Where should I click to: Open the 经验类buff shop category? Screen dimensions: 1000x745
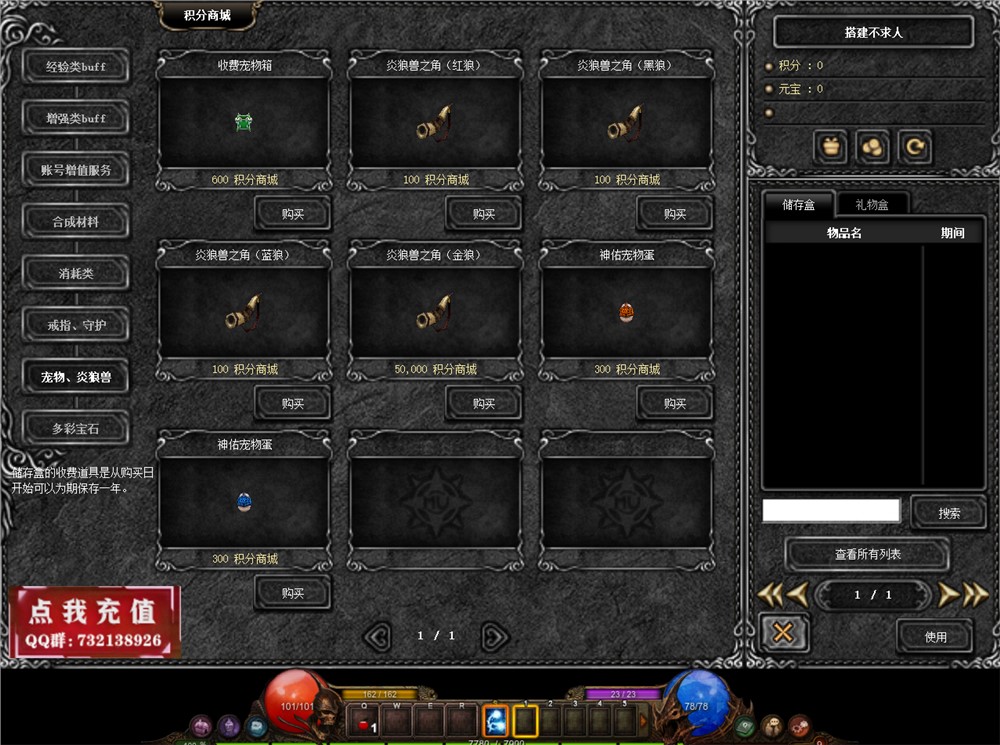pos(76,67)
